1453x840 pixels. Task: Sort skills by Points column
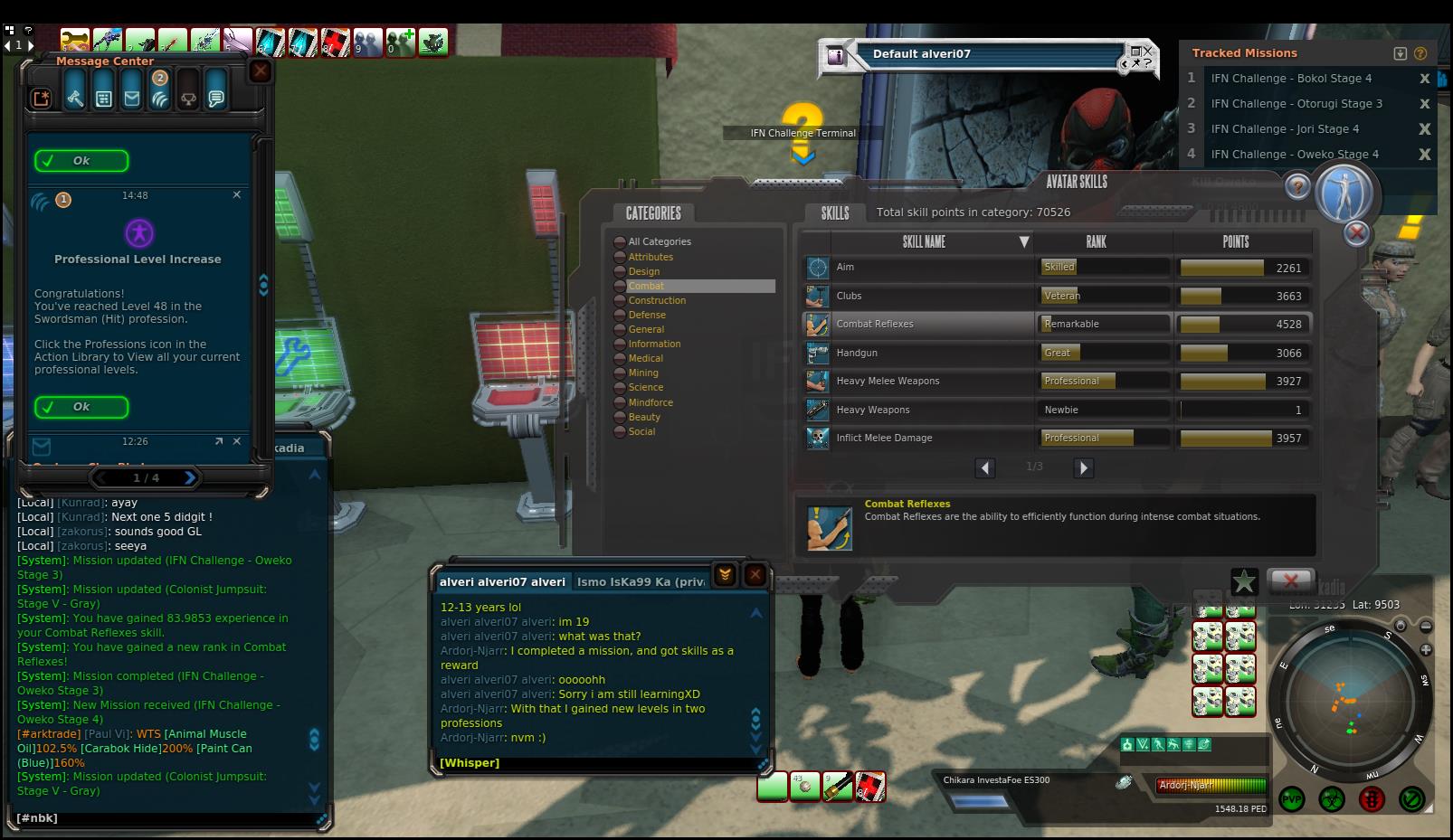click(1235, 241)
